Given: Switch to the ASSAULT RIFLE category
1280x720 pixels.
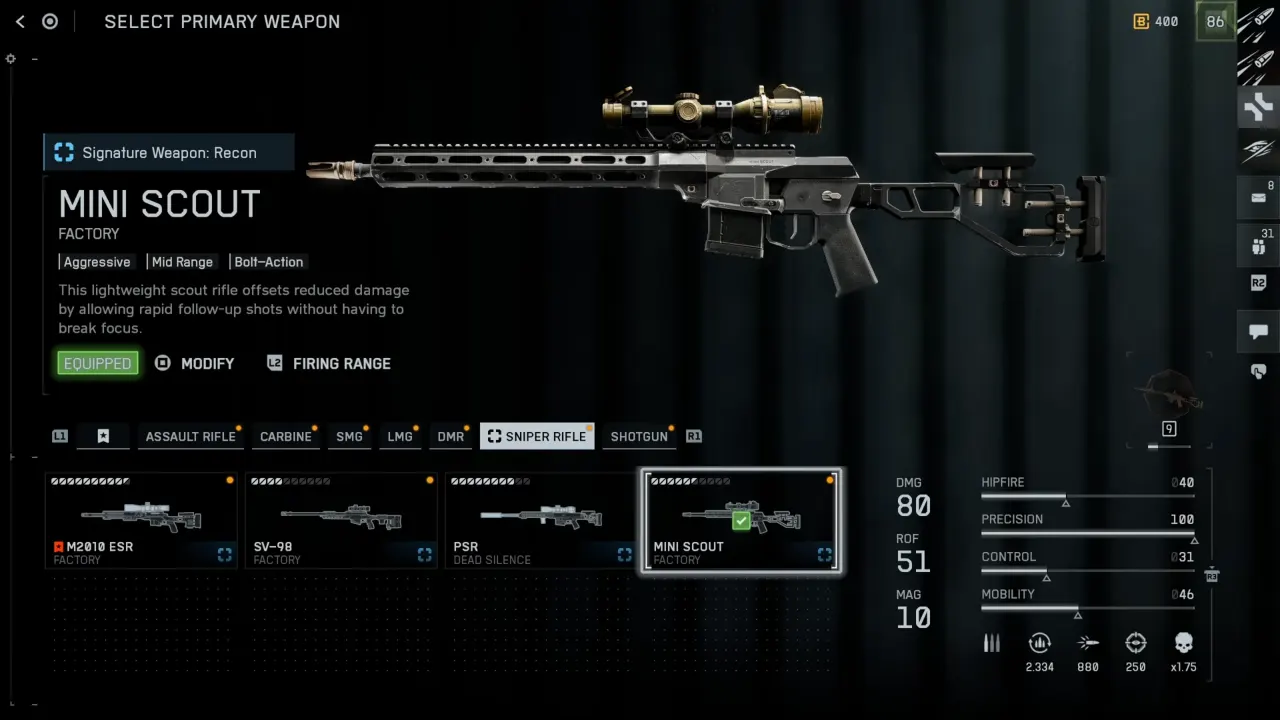Looking at the screenshot, I should (x=190, y=436).
